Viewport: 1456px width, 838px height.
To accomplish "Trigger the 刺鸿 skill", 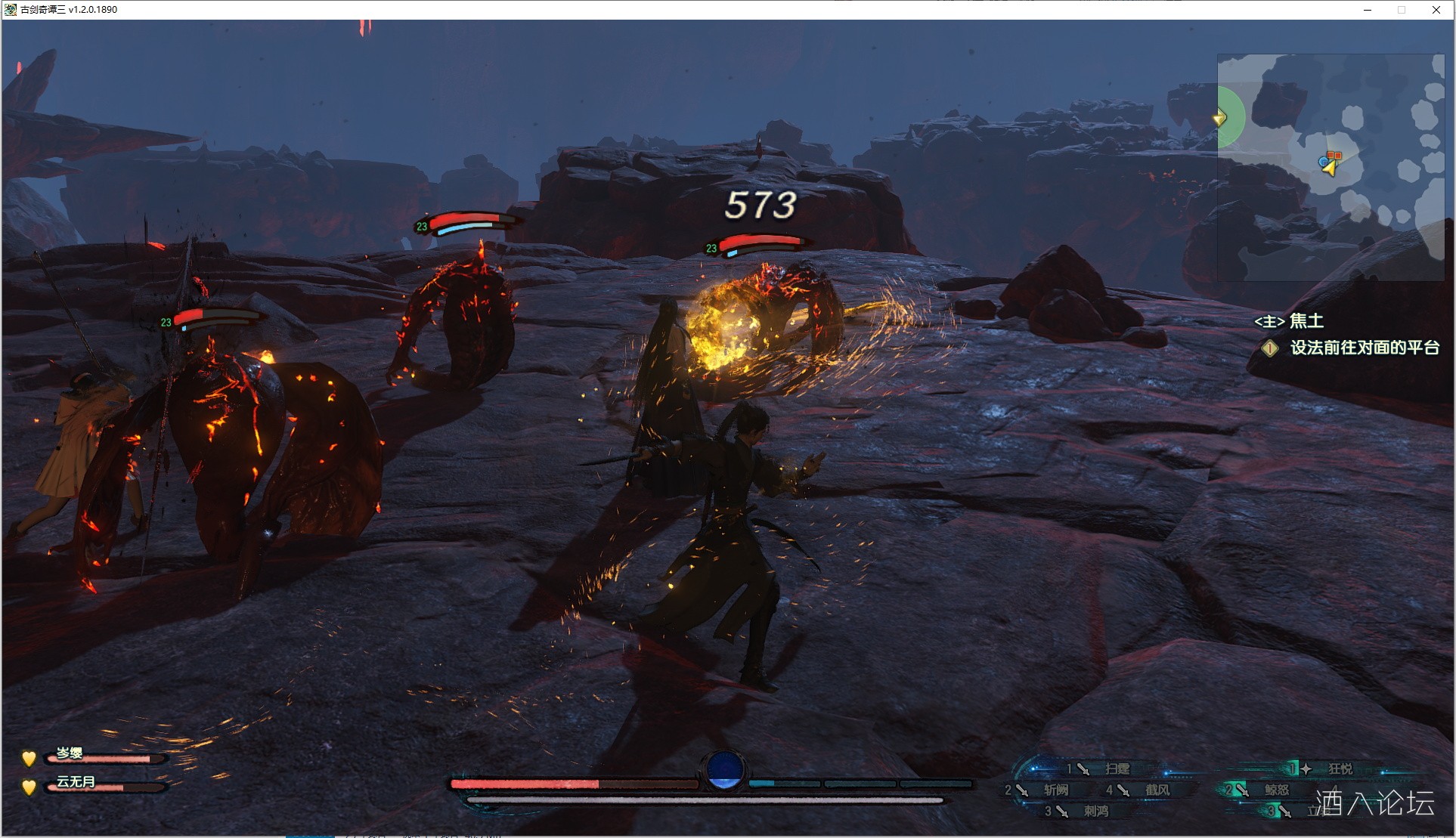I will click(1095, 811).
